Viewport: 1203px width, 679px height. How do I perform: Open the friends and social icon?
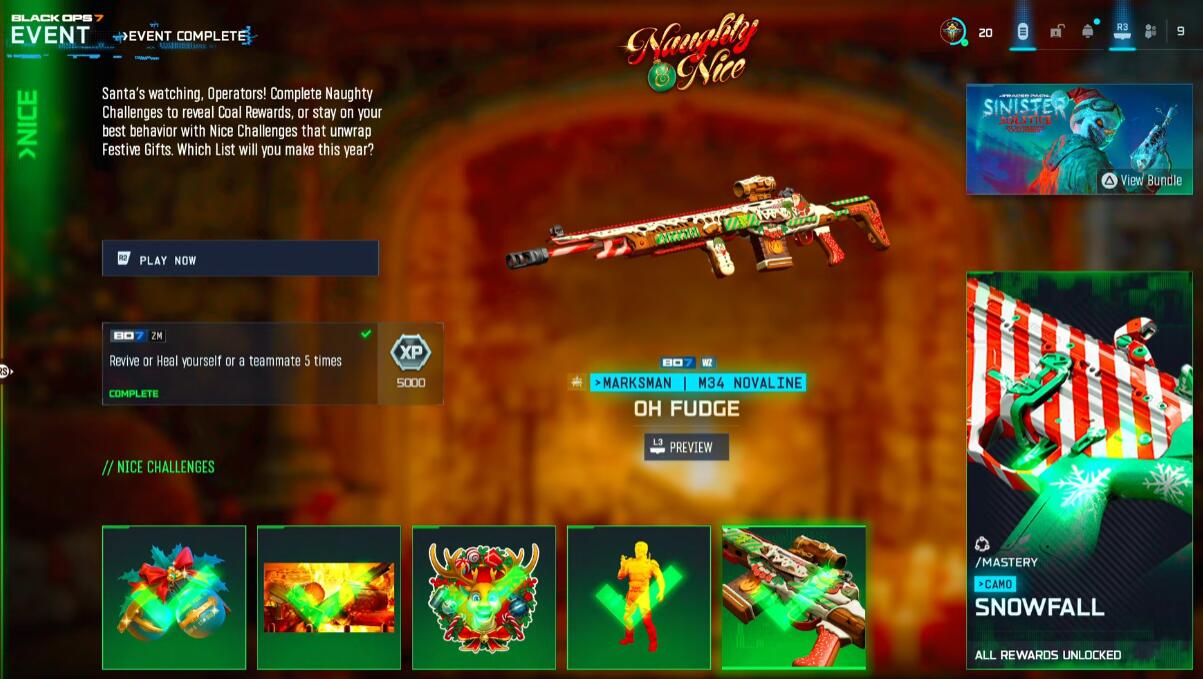point(1150,32)
